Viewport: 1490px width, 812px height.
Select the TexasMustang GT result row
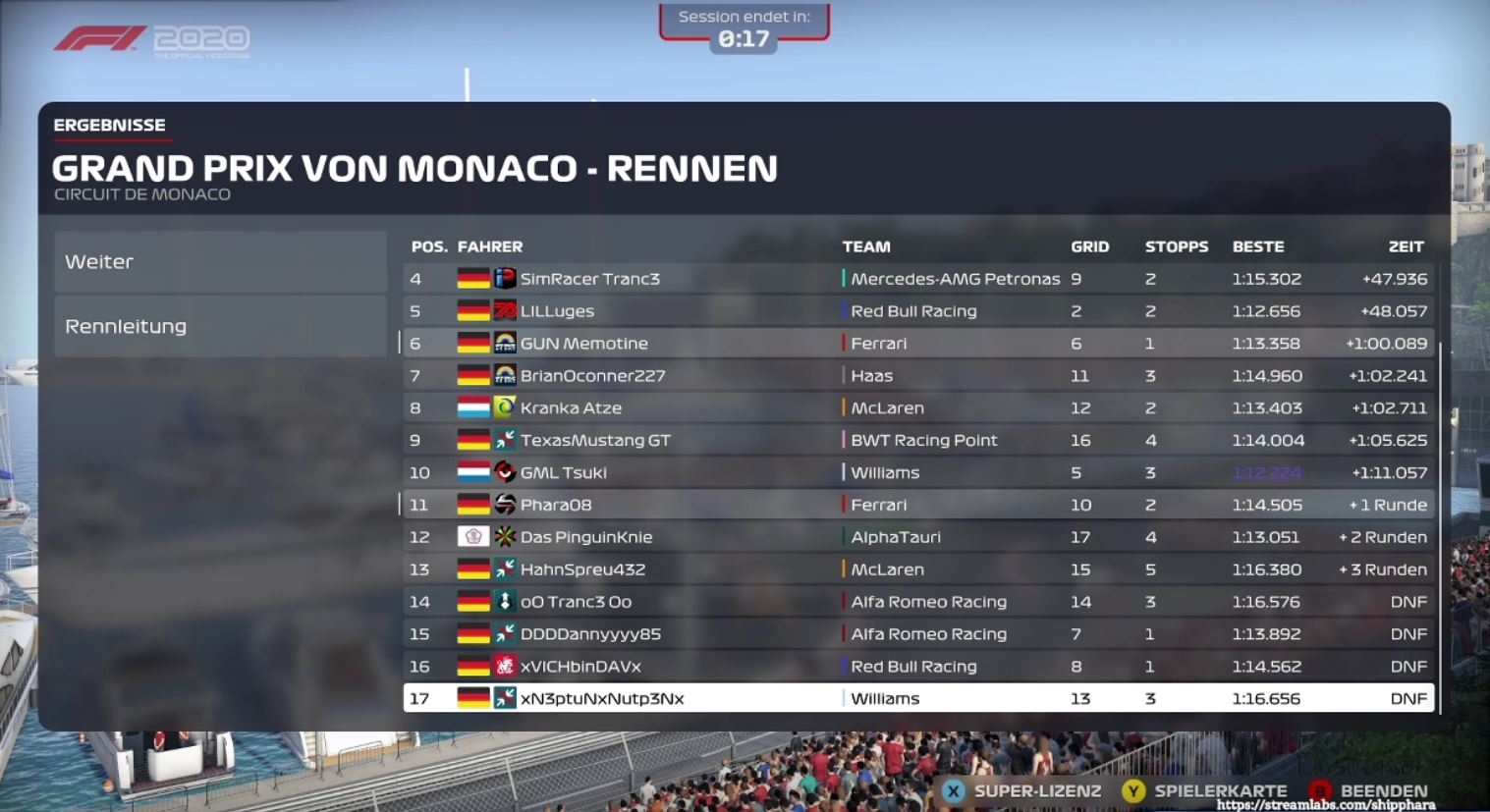click(x=917, y=441)
